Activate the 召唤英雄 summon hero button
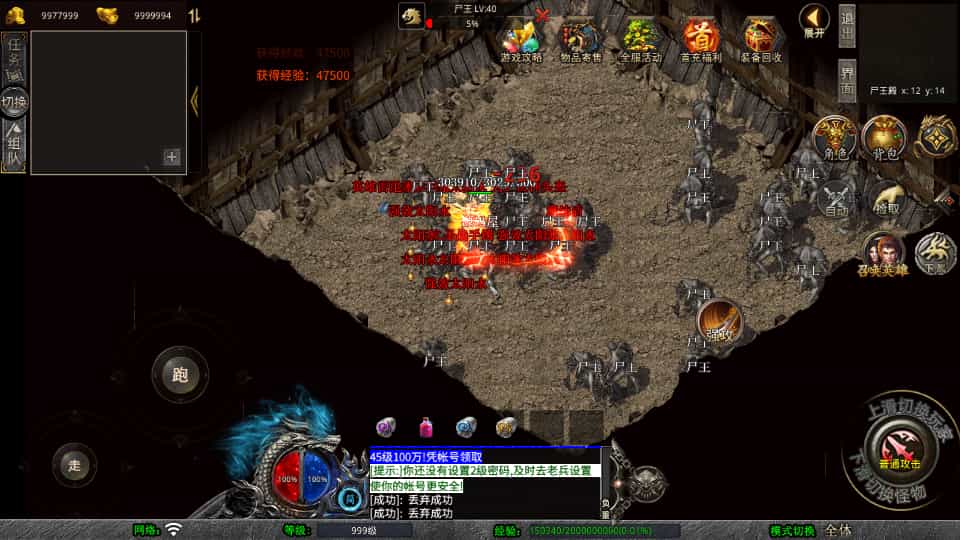This screenshot has height=540, width=960. point(883,252)
